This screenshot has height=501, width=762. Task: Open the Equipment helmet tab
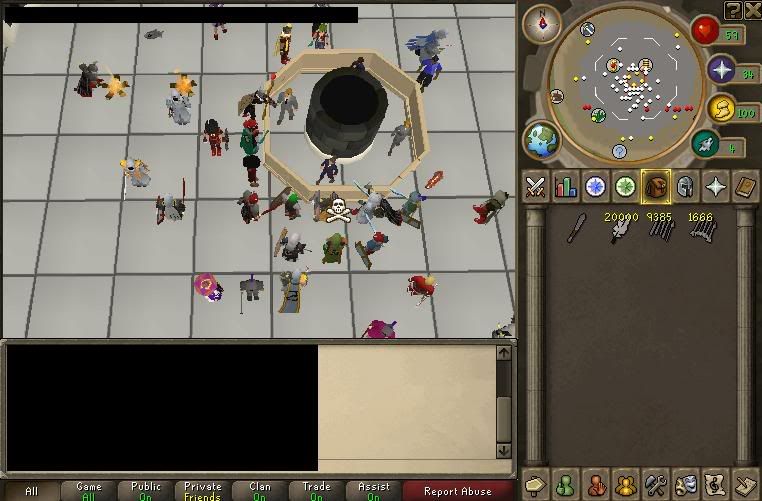tap(686, 187)
